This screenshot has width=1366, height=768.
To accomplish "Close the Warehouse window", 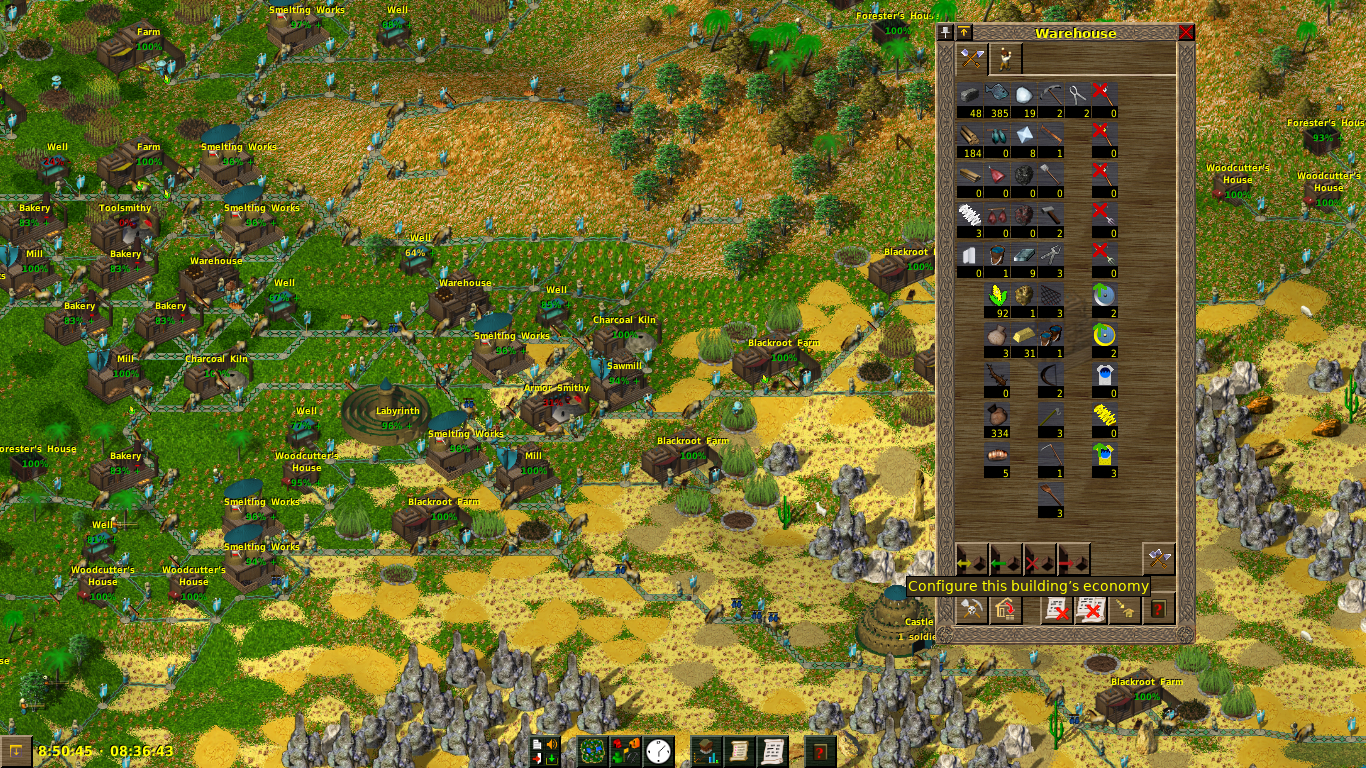I will tap(1186, 32).
